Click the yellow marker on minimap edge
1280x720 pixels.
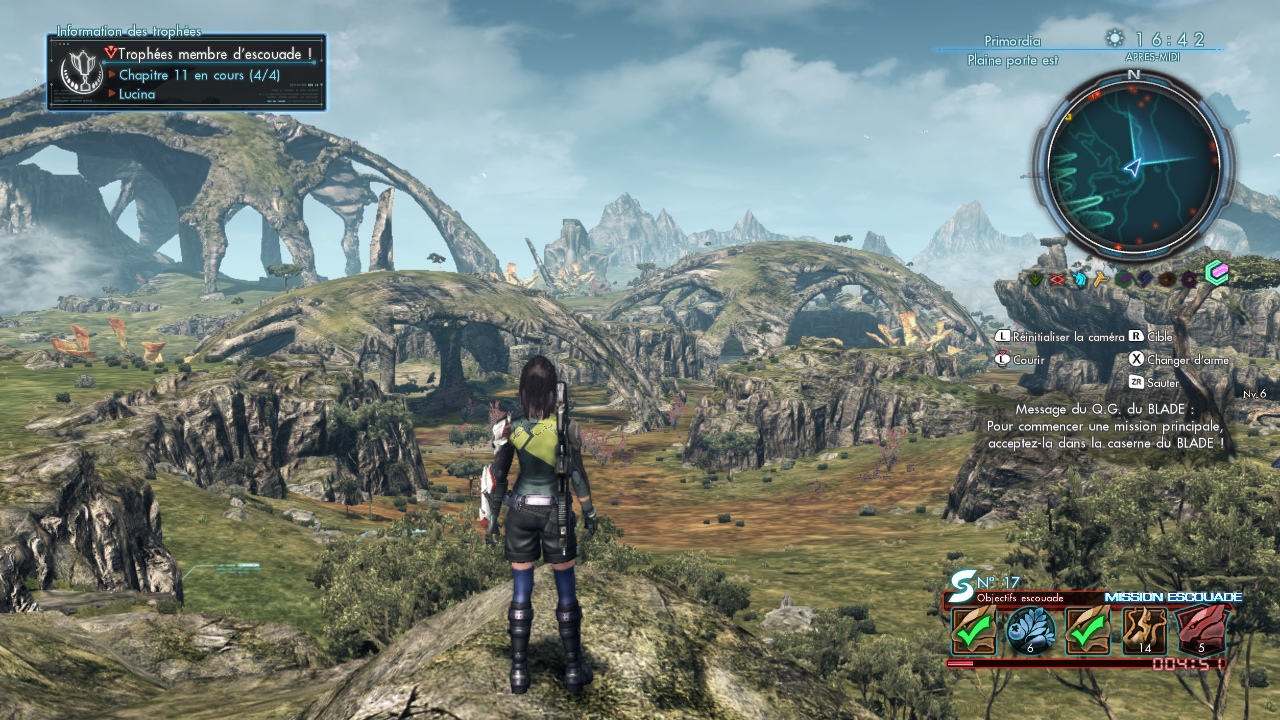[x=1068, y=117]
